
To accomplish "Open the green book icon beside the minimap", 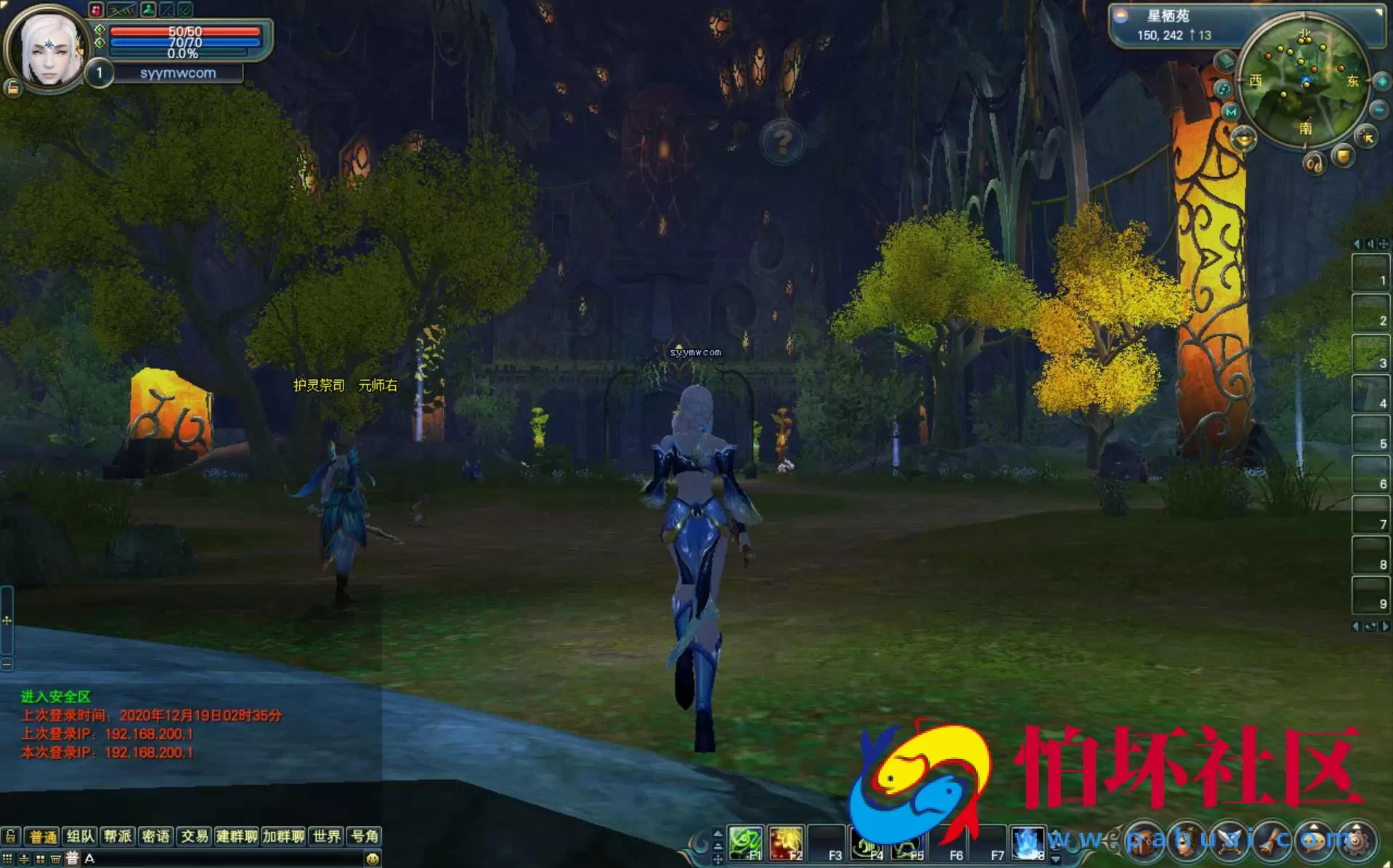I will [1226, 61].
